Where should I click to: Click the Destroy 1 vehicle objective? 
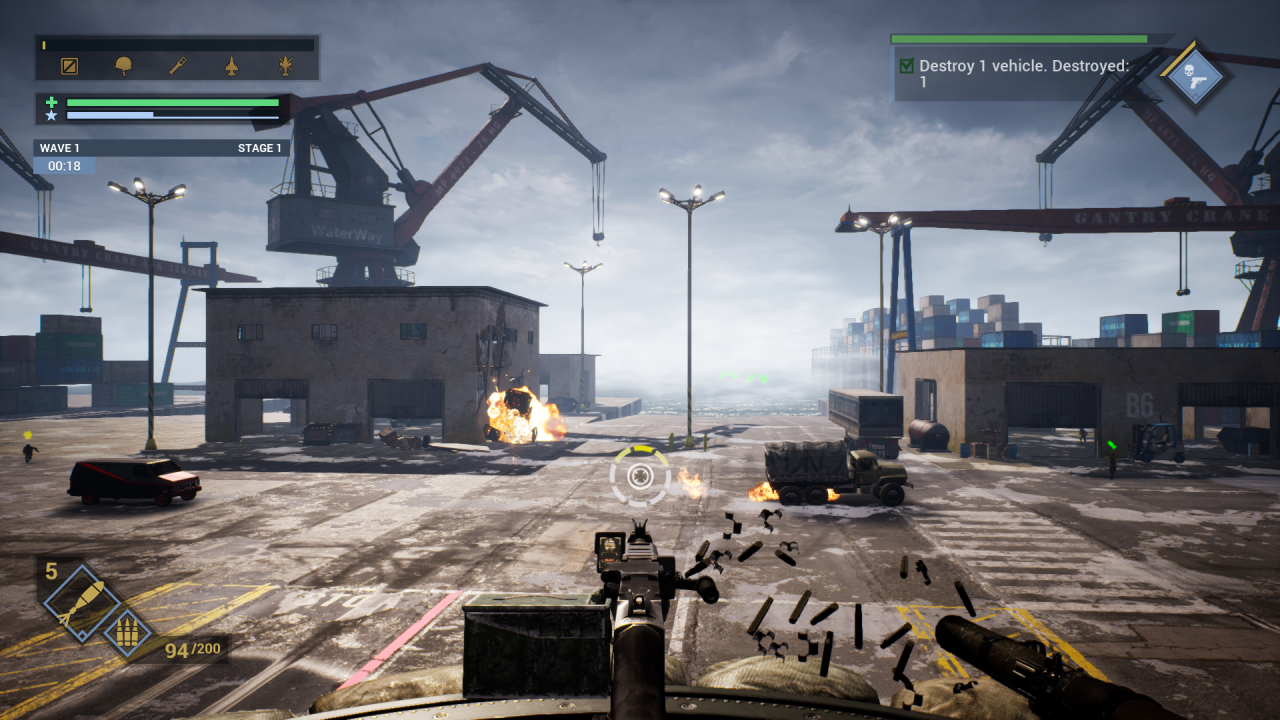point(1024,74)
